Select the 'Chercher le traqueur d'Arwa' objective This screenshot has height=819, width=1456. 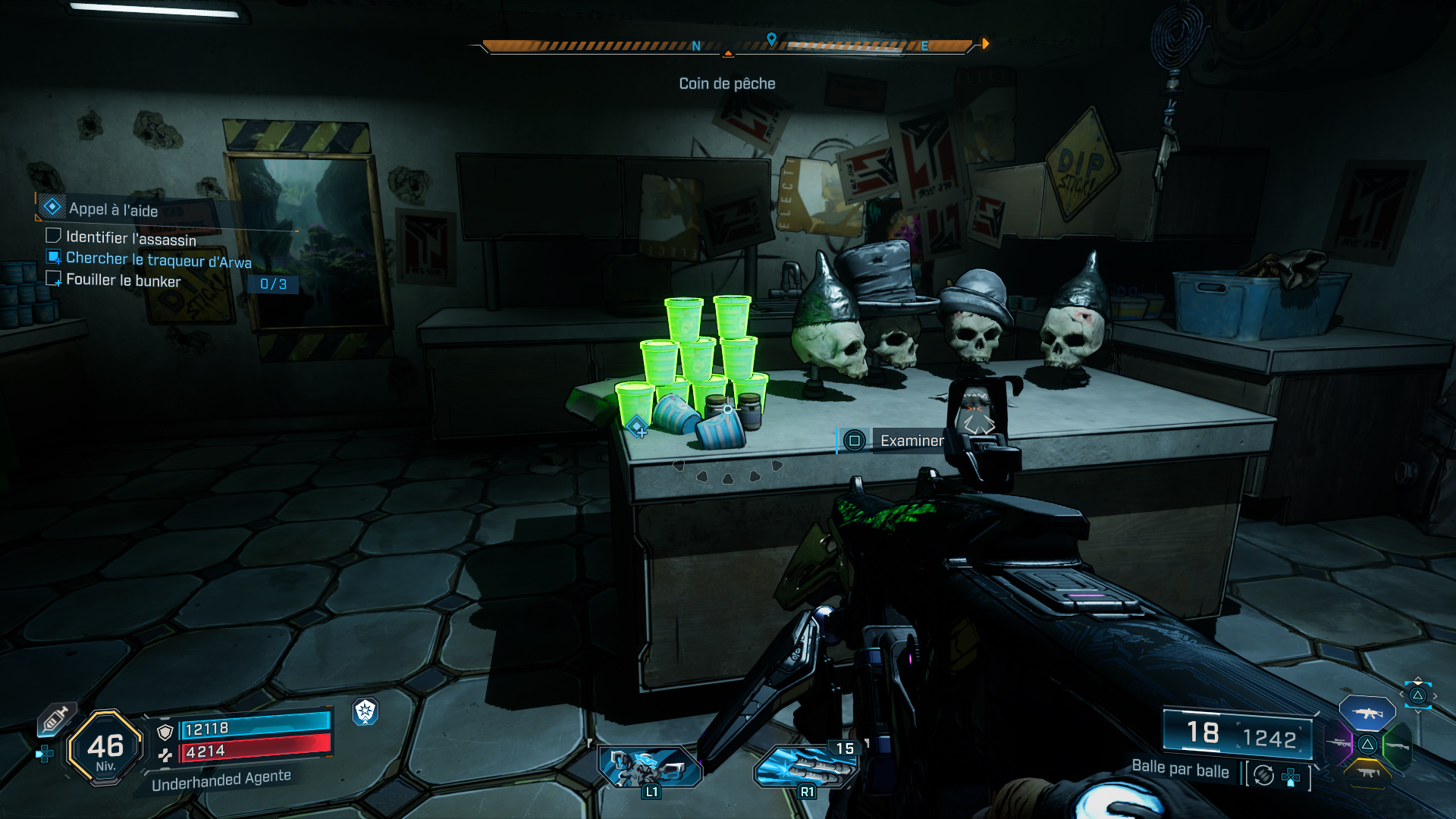coord(158,259)
